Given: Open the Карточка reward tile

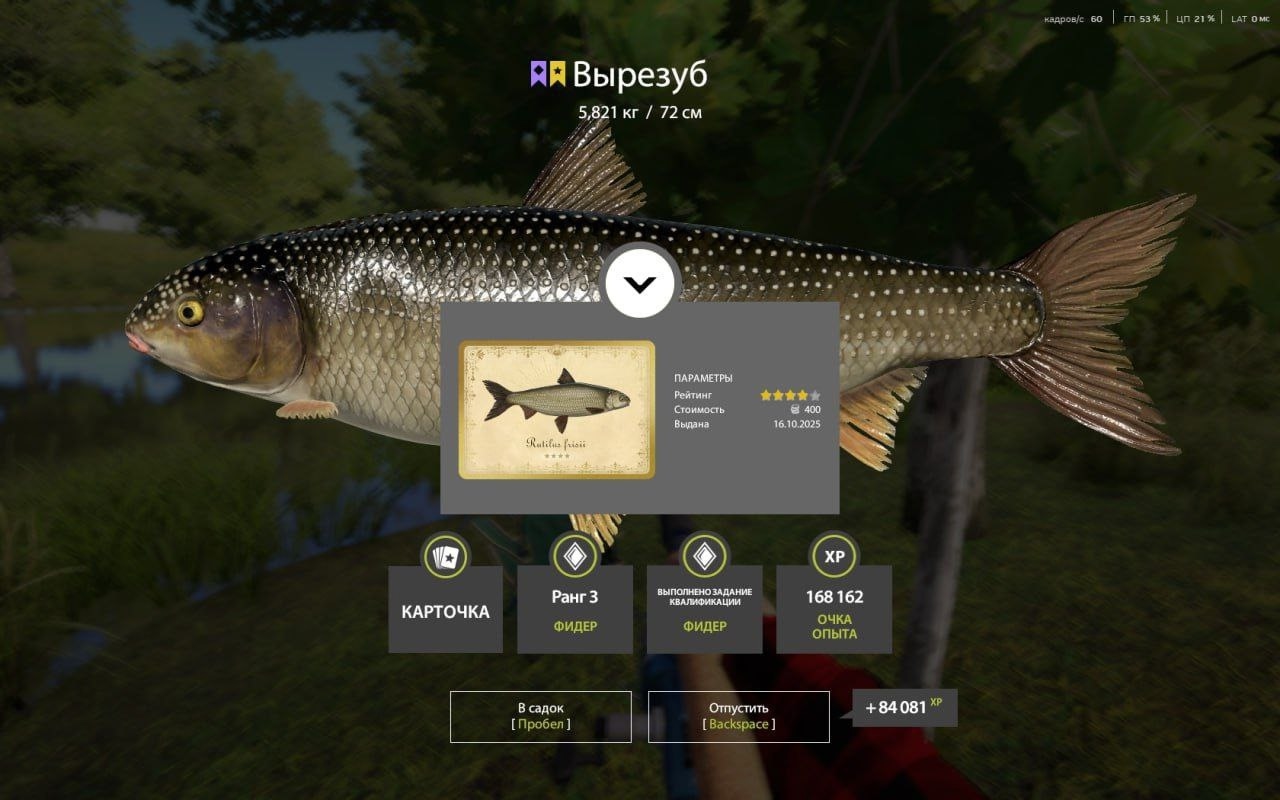Looking at the screenshot, I should [x=445, y=610].
